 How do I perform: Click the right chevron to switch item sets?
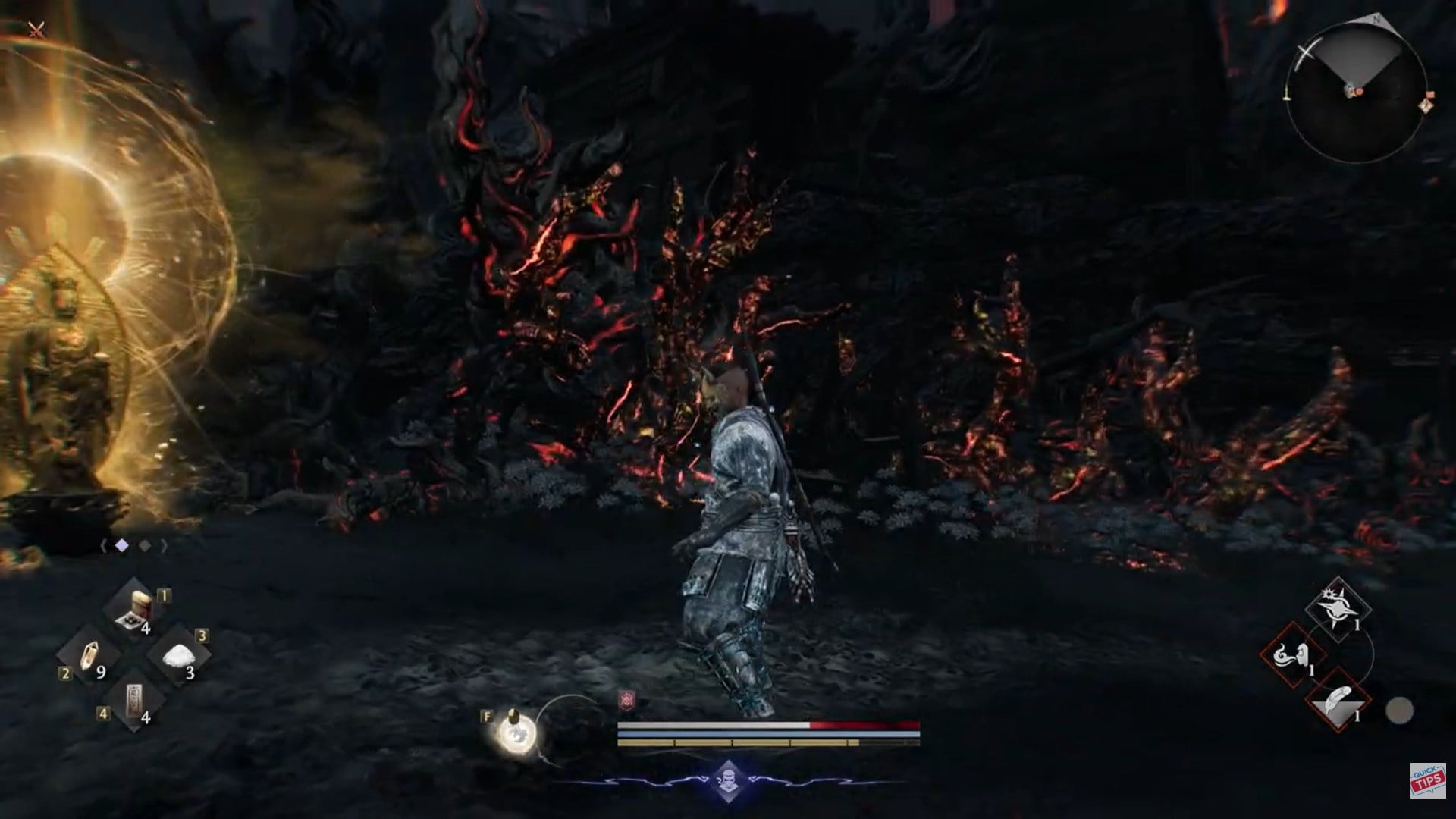tap(164, 545)
